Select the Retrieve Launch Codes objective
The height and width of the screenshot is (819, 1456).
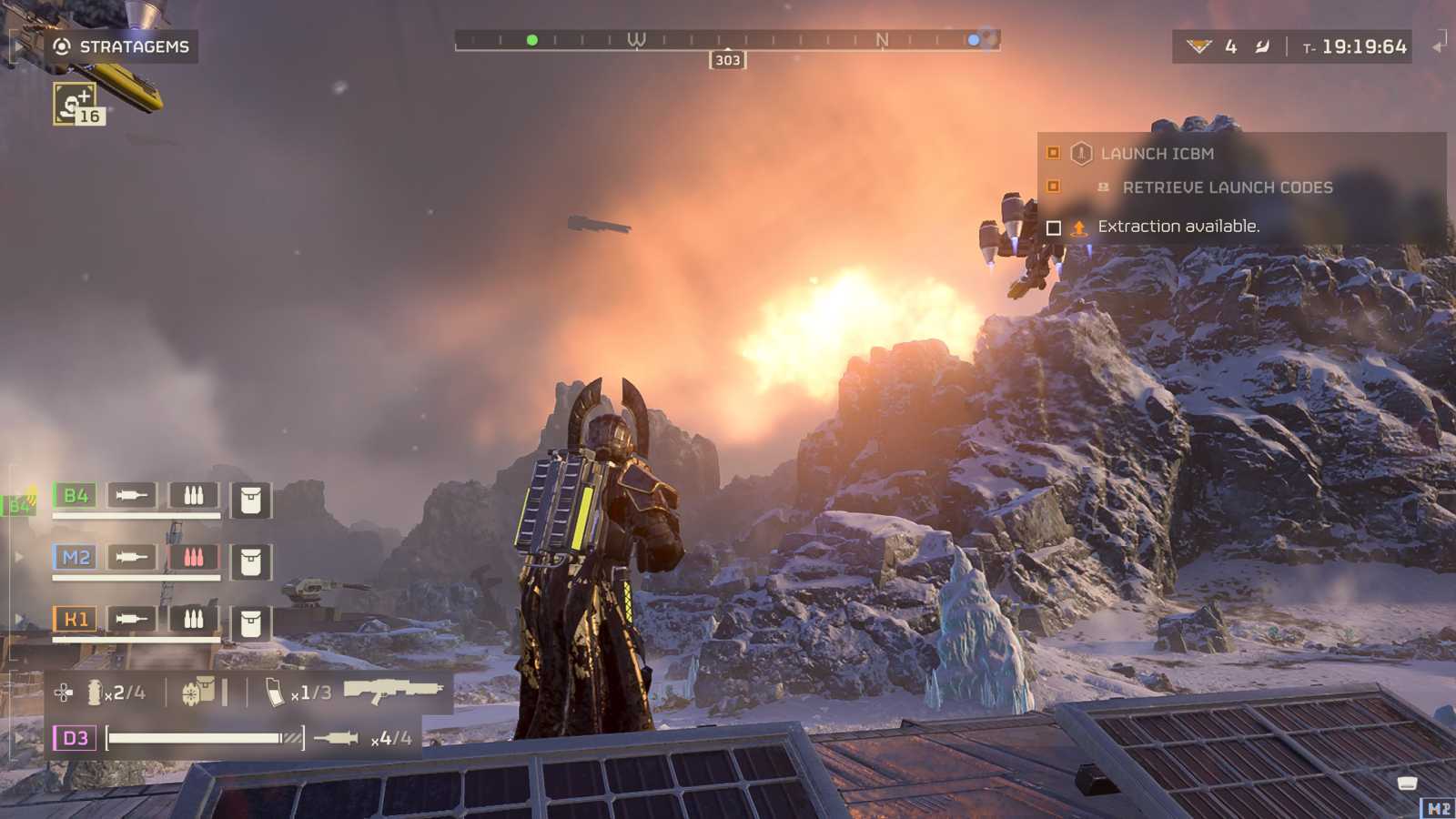pos(1227,187)
